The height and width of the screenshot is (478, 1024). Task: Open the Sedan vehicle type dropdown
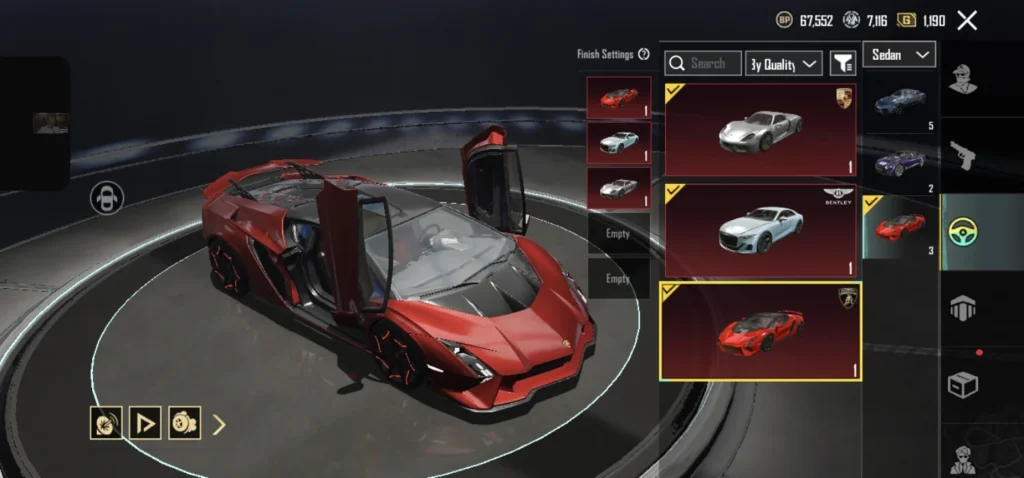pos(899,55)
